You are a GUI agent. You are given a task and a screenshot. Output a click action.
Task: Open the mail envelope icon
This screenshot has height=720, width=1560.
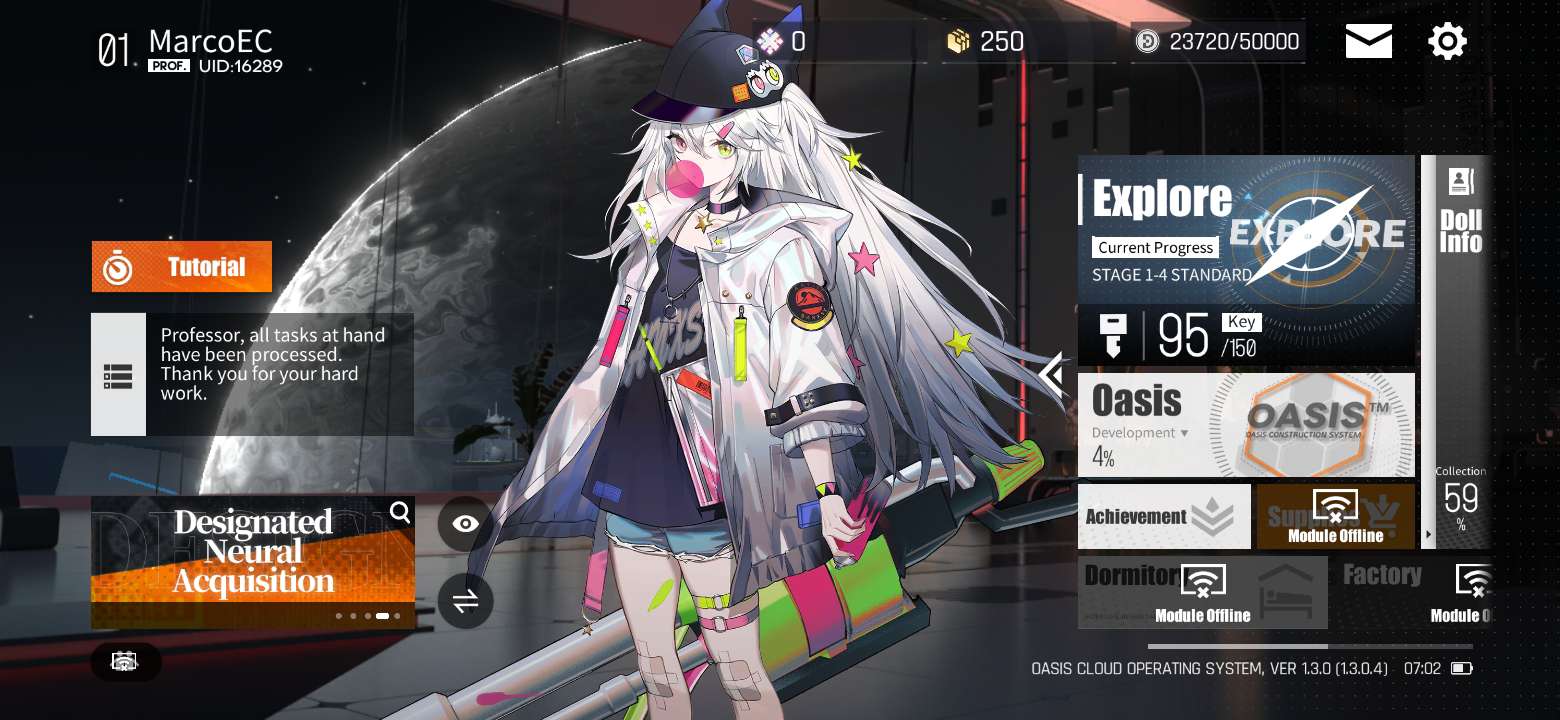[x=1368, y=42]
